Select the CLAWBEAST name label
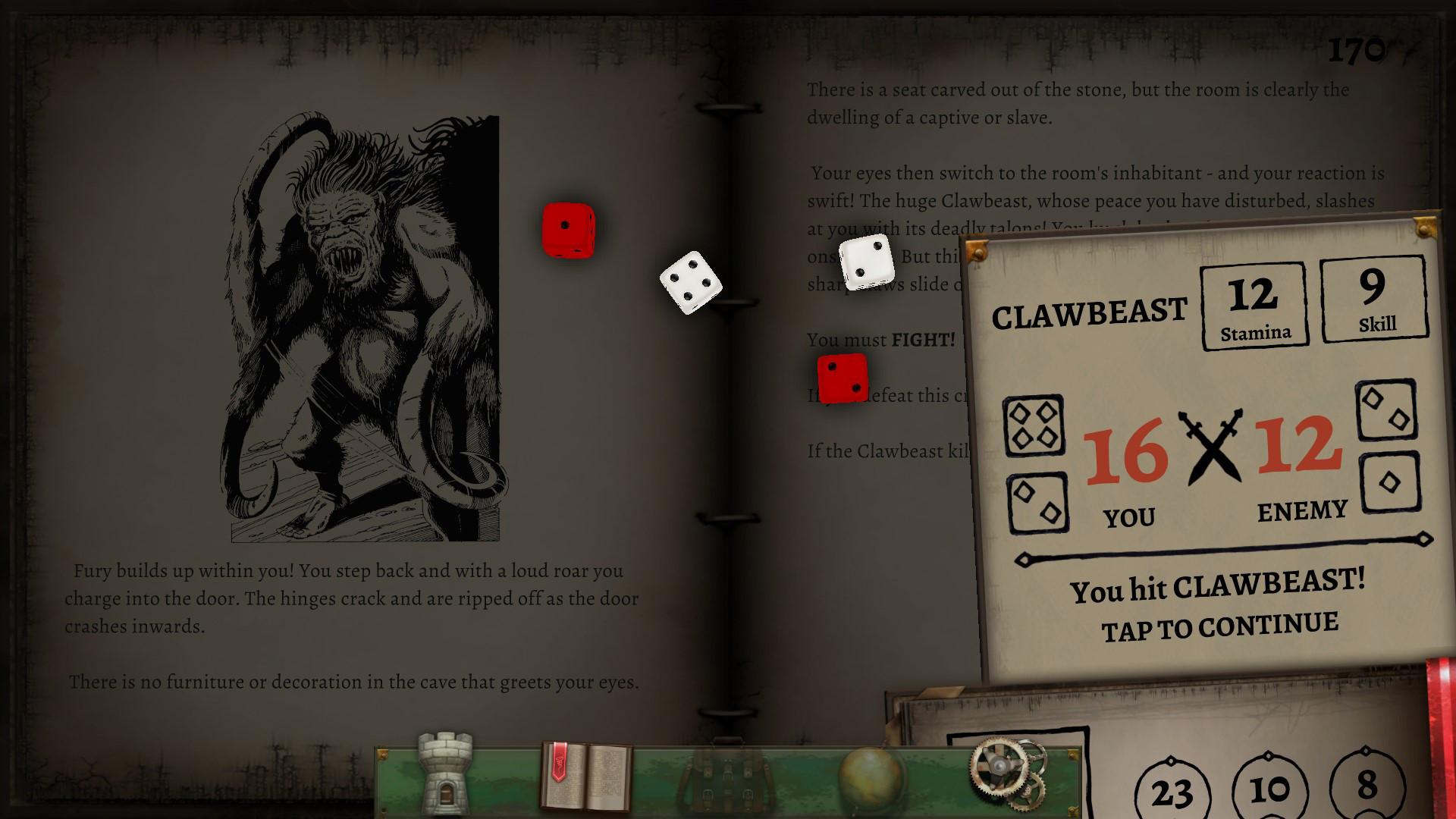Viewport: 1456px width, 819px height. point(1090,311)
